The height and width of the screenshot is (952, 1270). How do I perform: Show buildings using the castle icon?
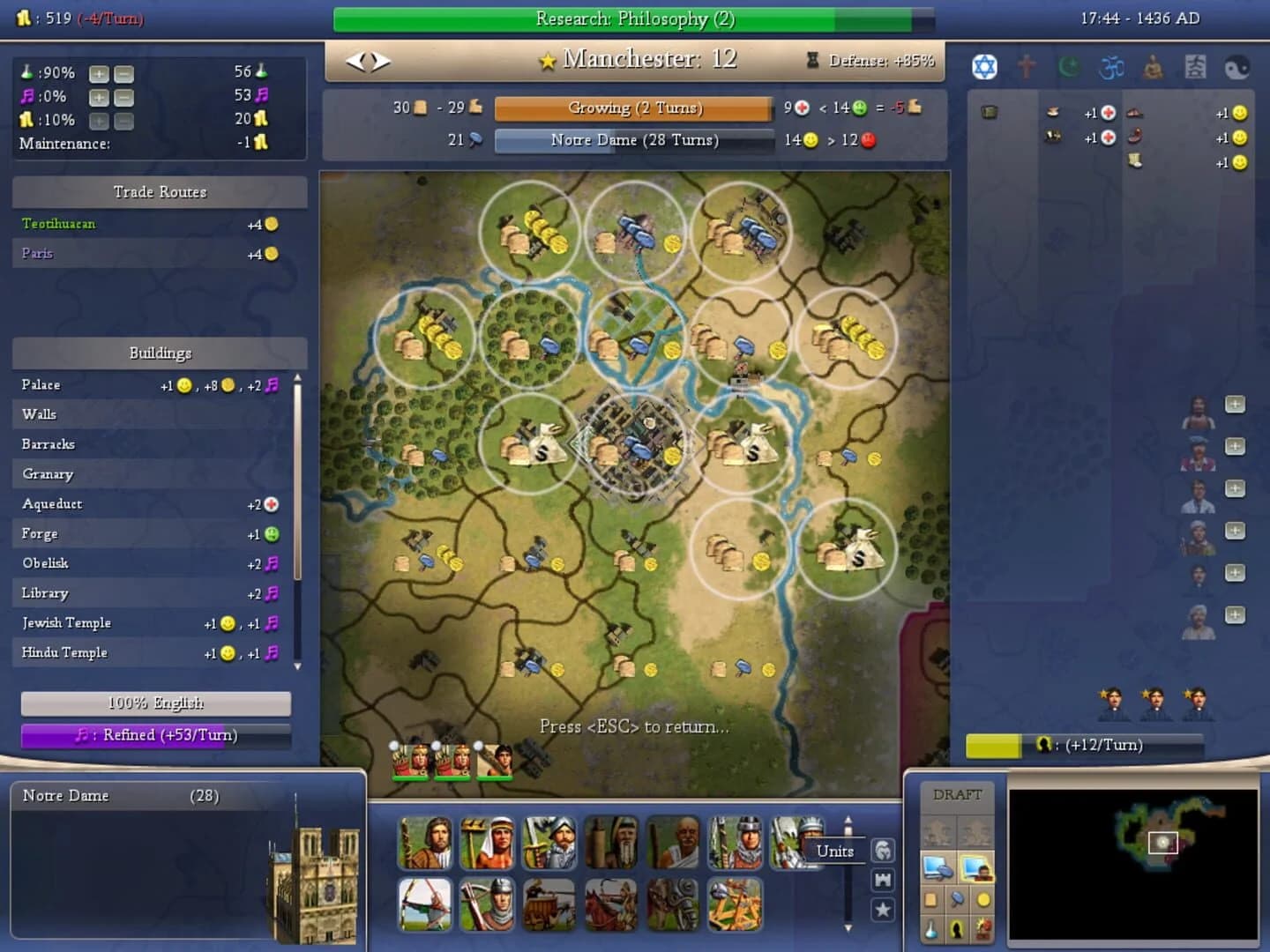point(882,880)
